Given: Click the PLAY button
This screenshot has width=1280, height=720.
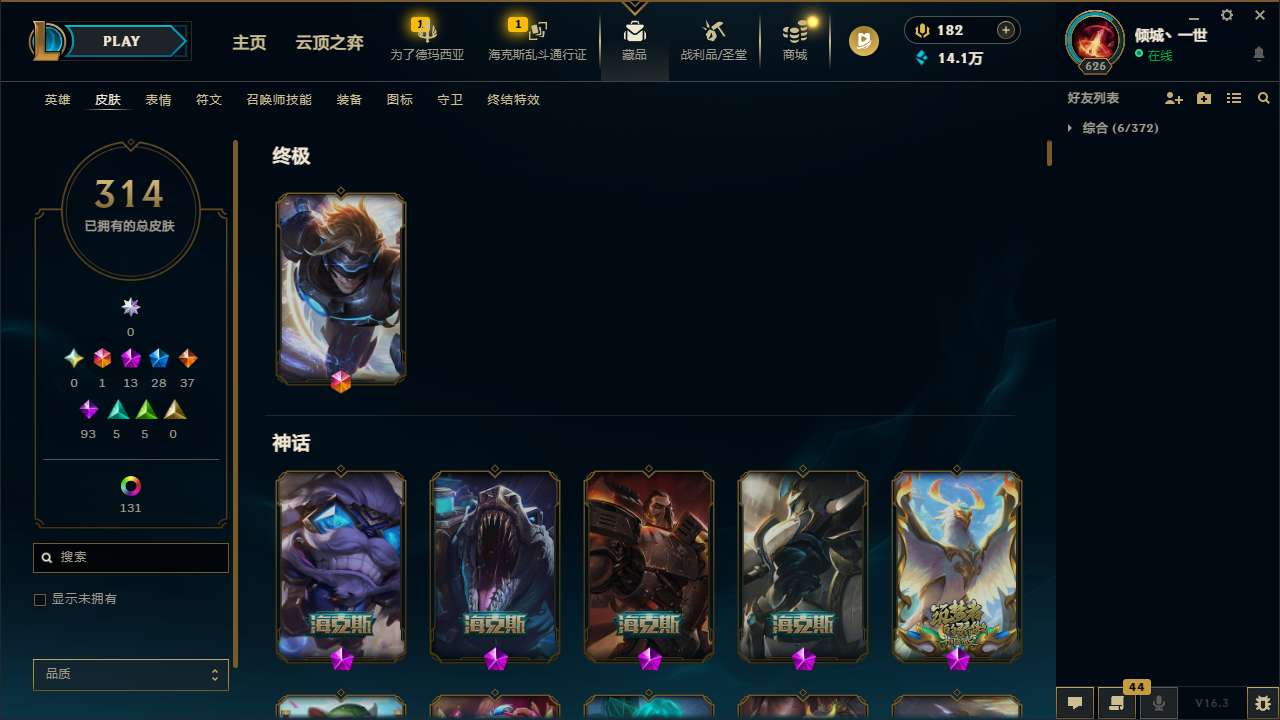Looking at the screenshot, I should coord(121,41).
